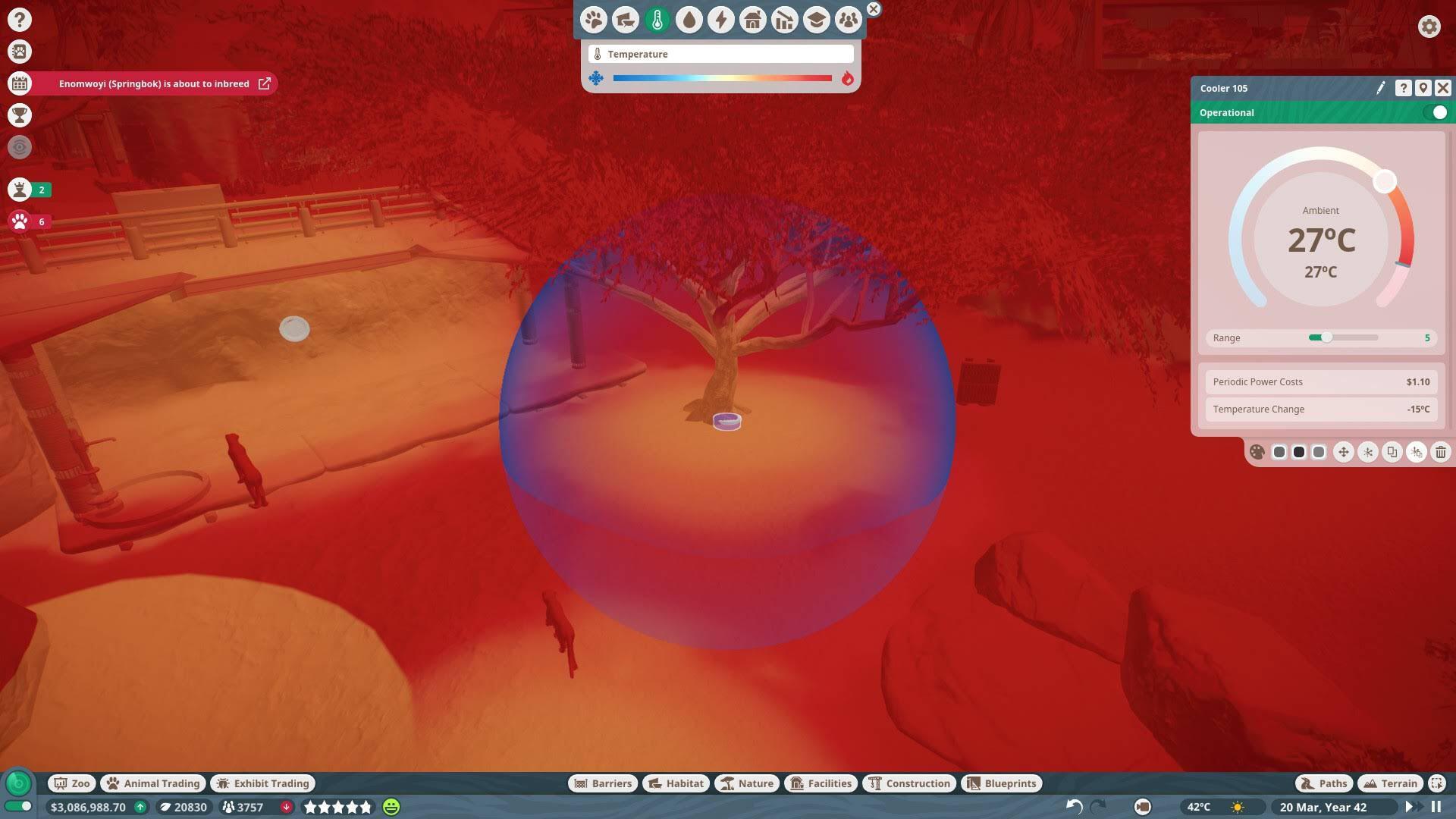Screen dimensions: 1456x819
Task: Delete Cooler 105 using the trash icon
Action: click(1440, 452)
